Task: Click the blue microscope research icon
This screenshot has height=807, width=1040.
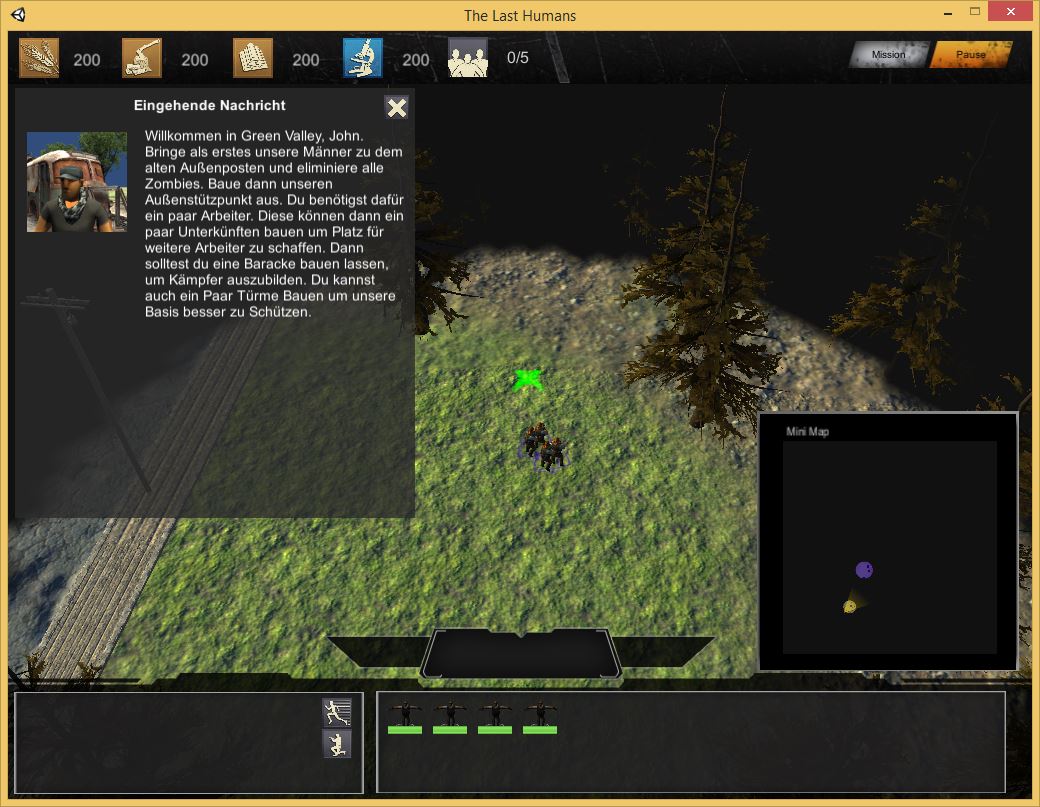Action: point(363,58)
